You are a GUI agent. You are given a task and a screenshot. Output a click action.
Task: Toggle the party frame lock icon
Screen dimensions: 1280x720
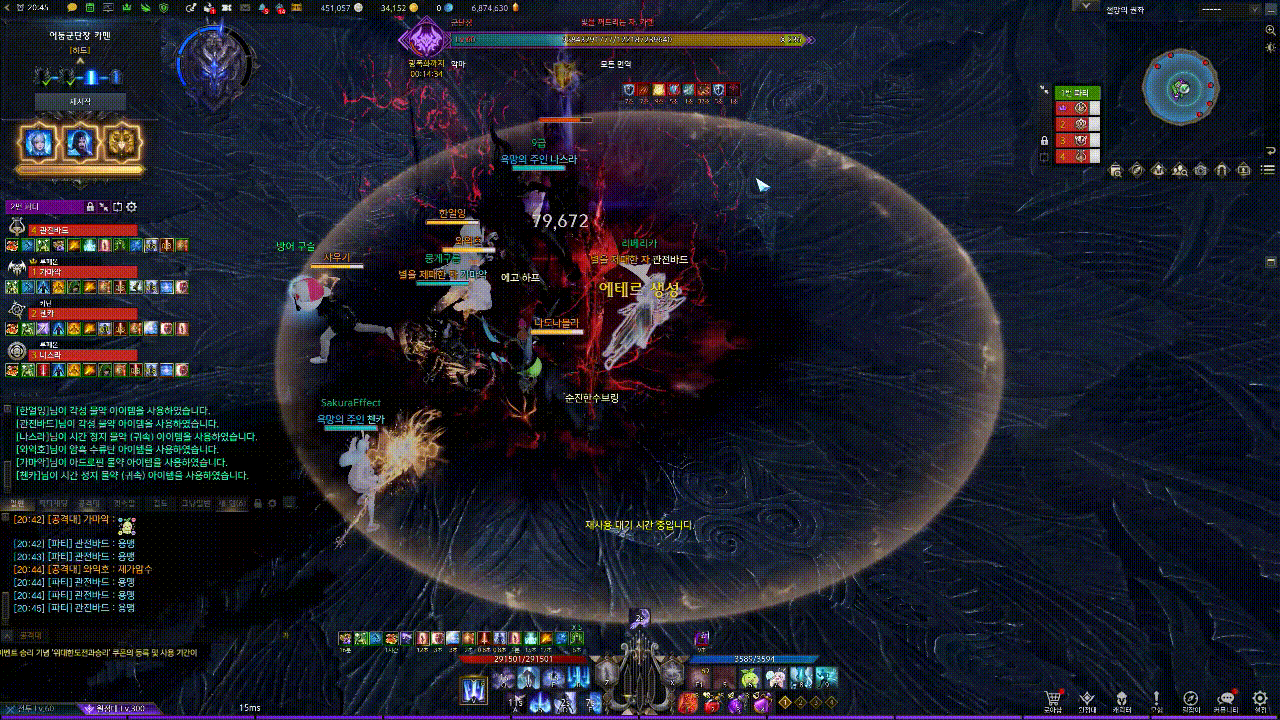[90, 207]
